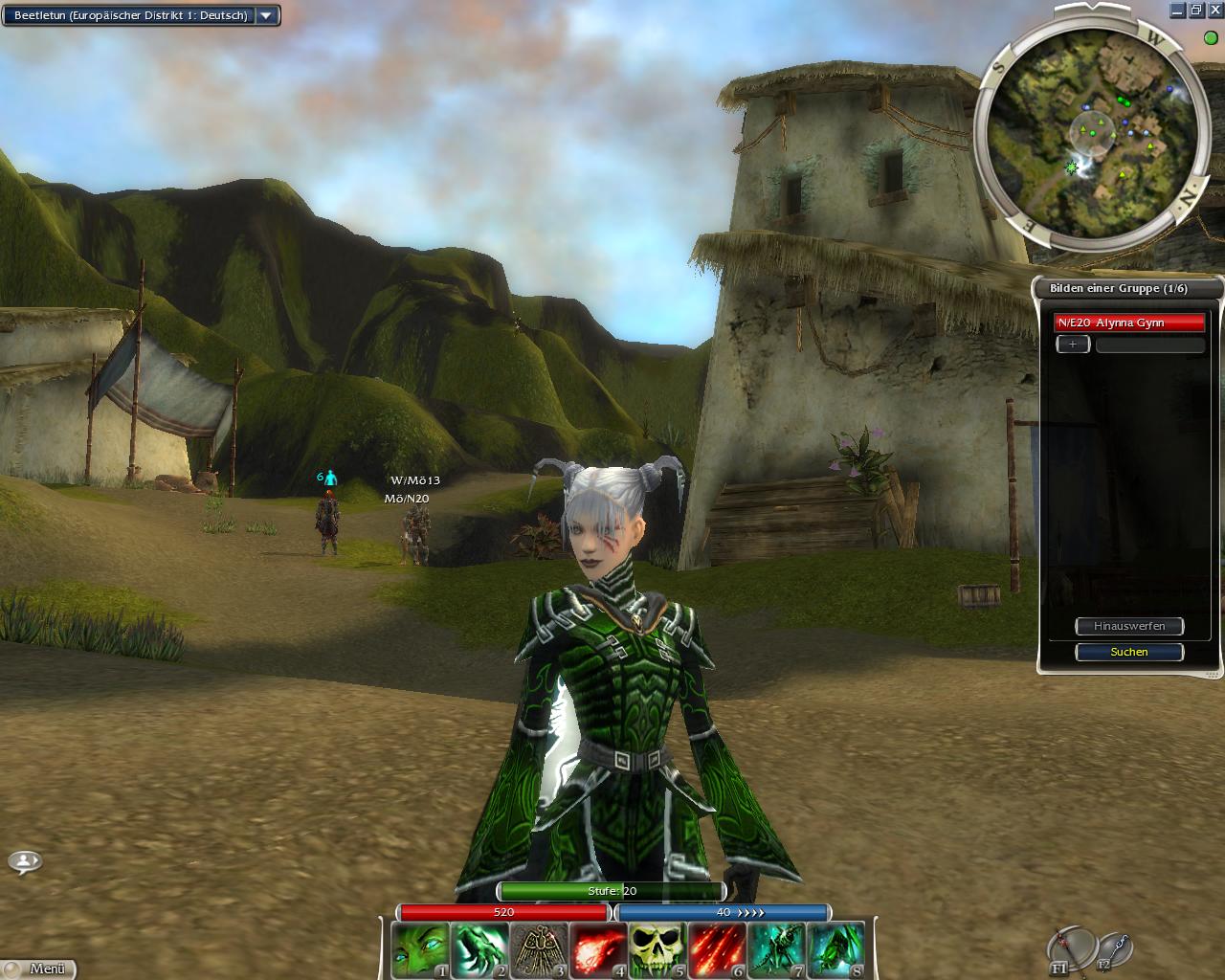Screen dimensions: 1225x980
Task: Switch to weapon set F1
Action: [x=1070, y=949]
